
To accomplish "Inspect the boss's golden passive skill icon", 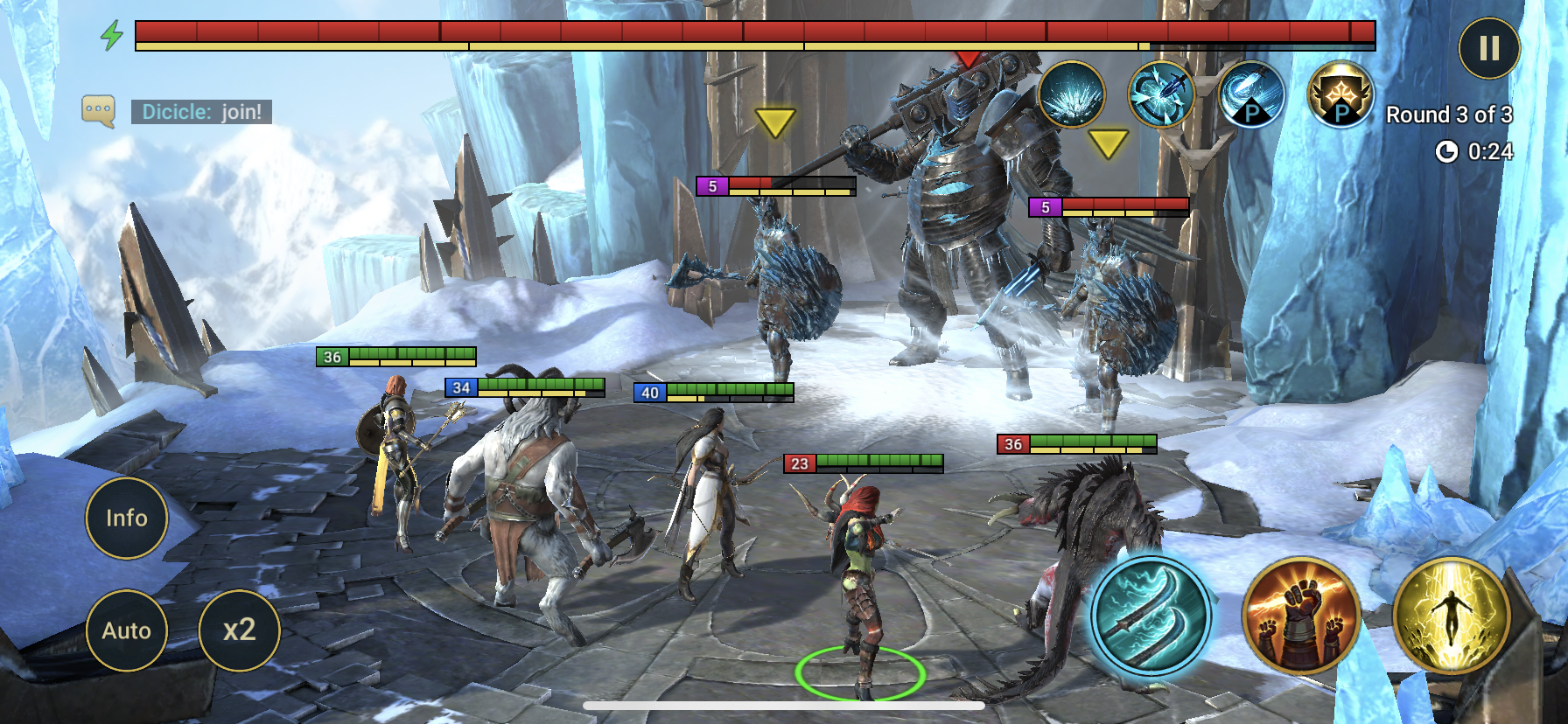I will [1340, 95].
